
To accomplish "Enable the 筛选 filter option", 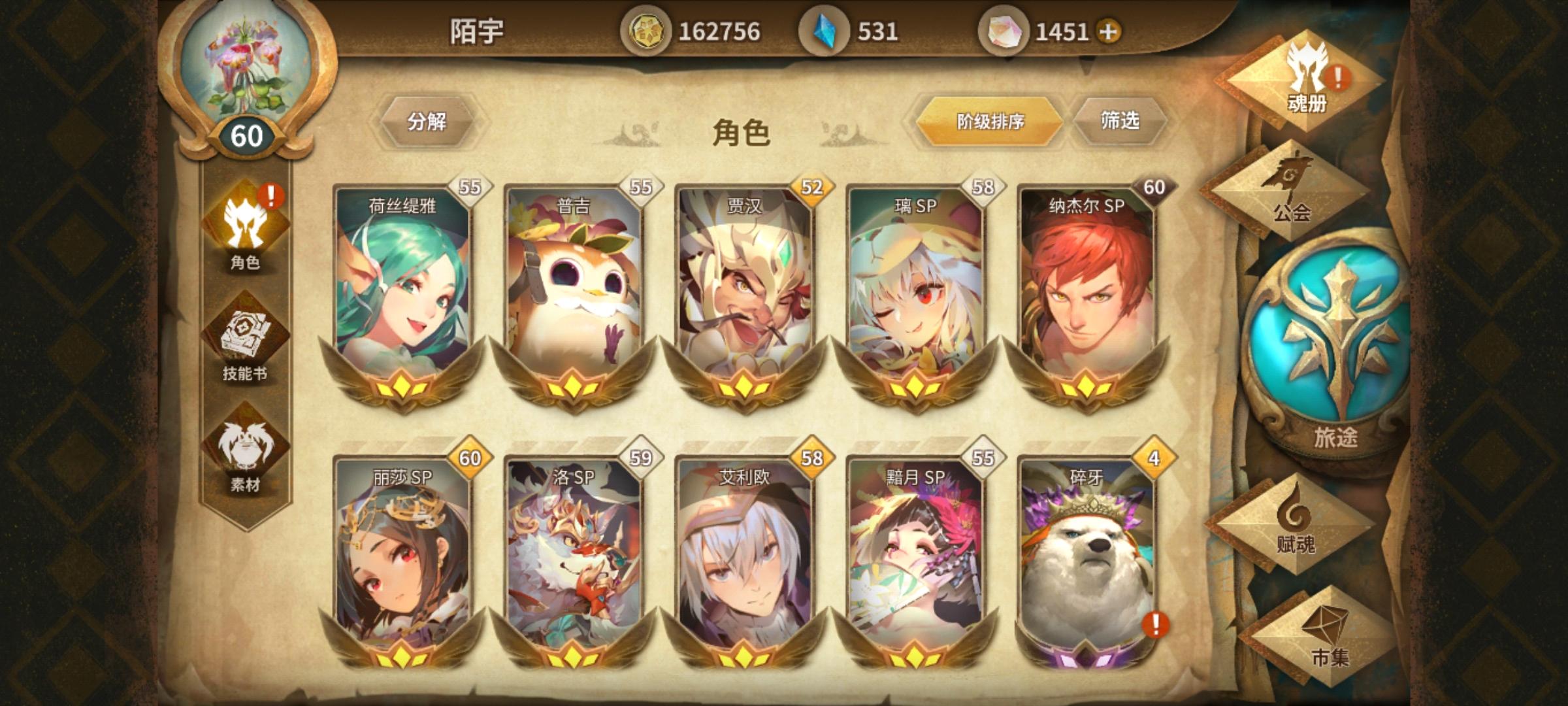I will [x=1122, y=123].
